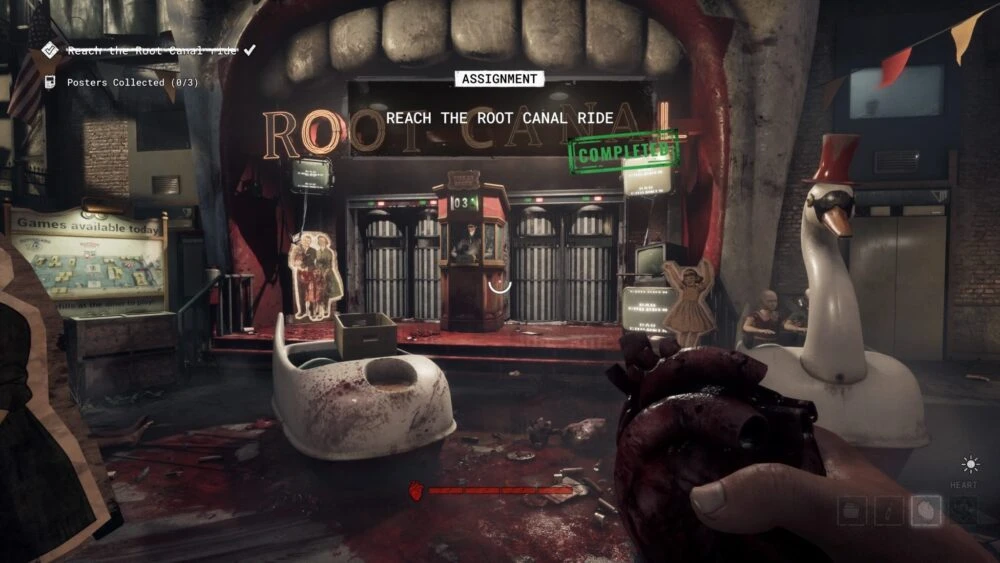
Task: Select the highlighted heart item slot
Action: pos(926,510)
